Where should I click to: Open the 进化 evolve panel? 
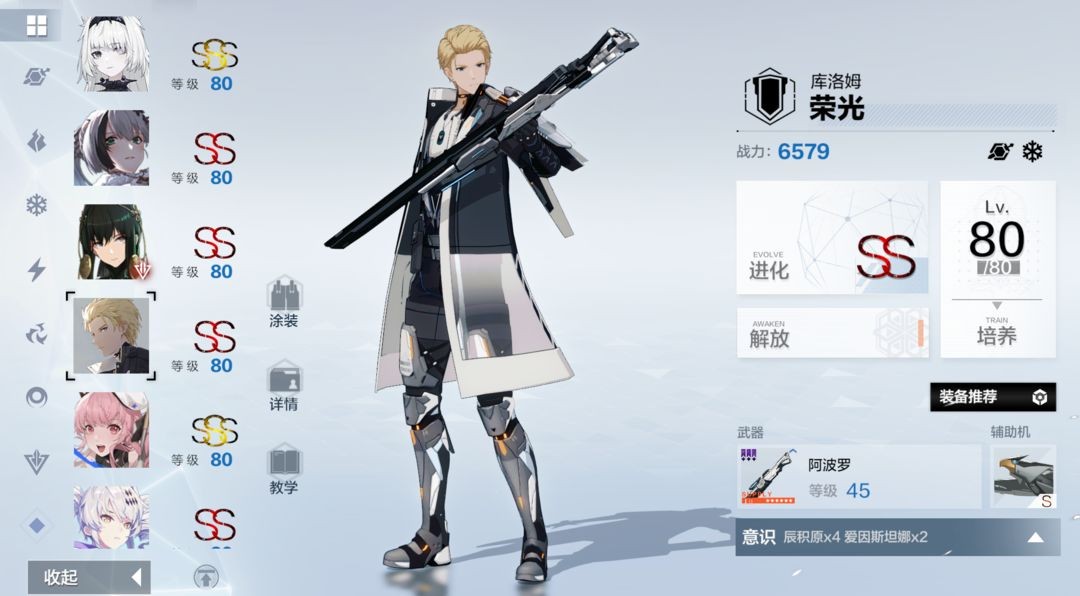(832, 238)
